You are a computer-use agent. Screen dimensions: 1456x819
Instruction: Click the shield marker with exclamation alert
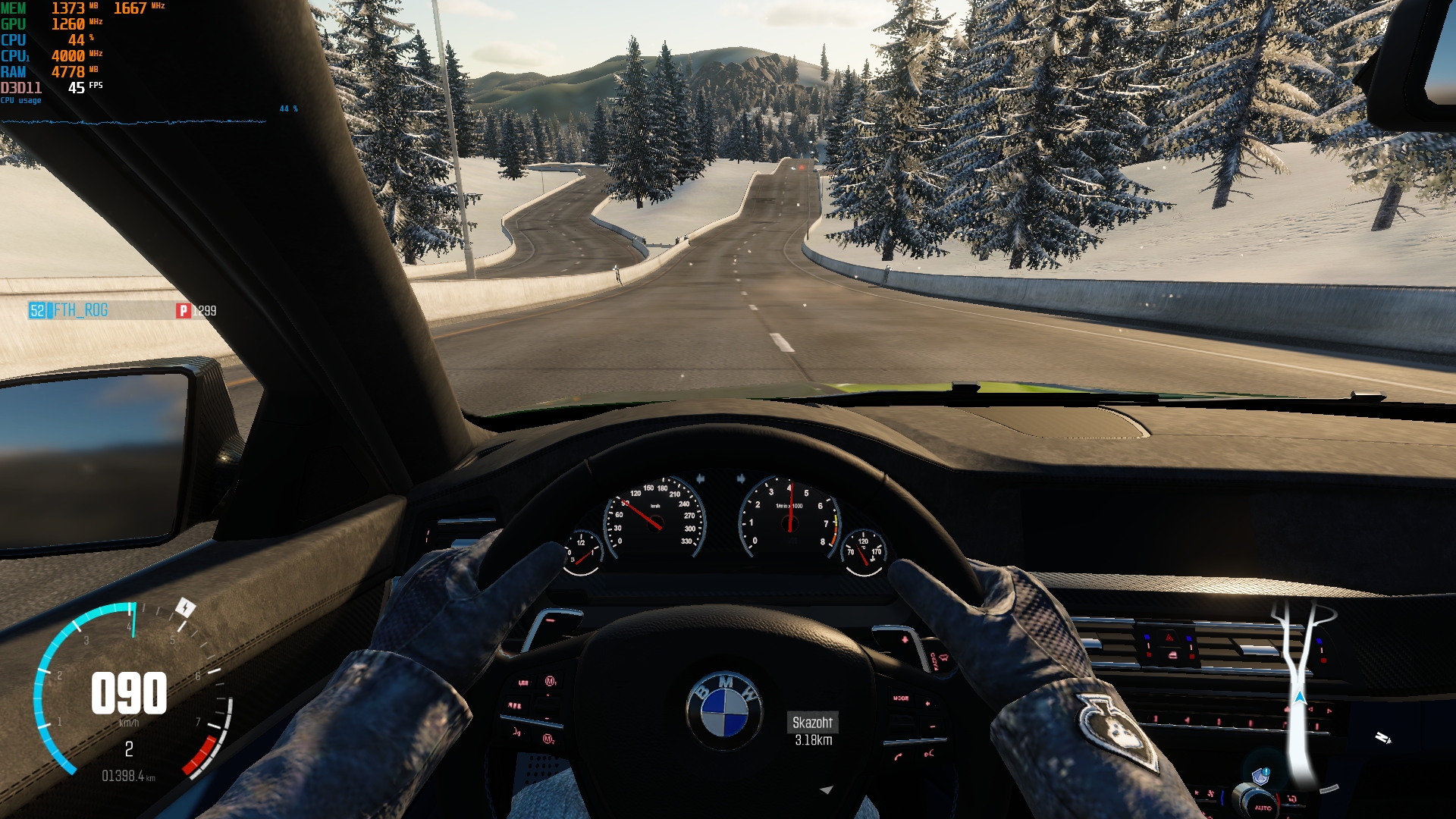tap(1260, 776)
